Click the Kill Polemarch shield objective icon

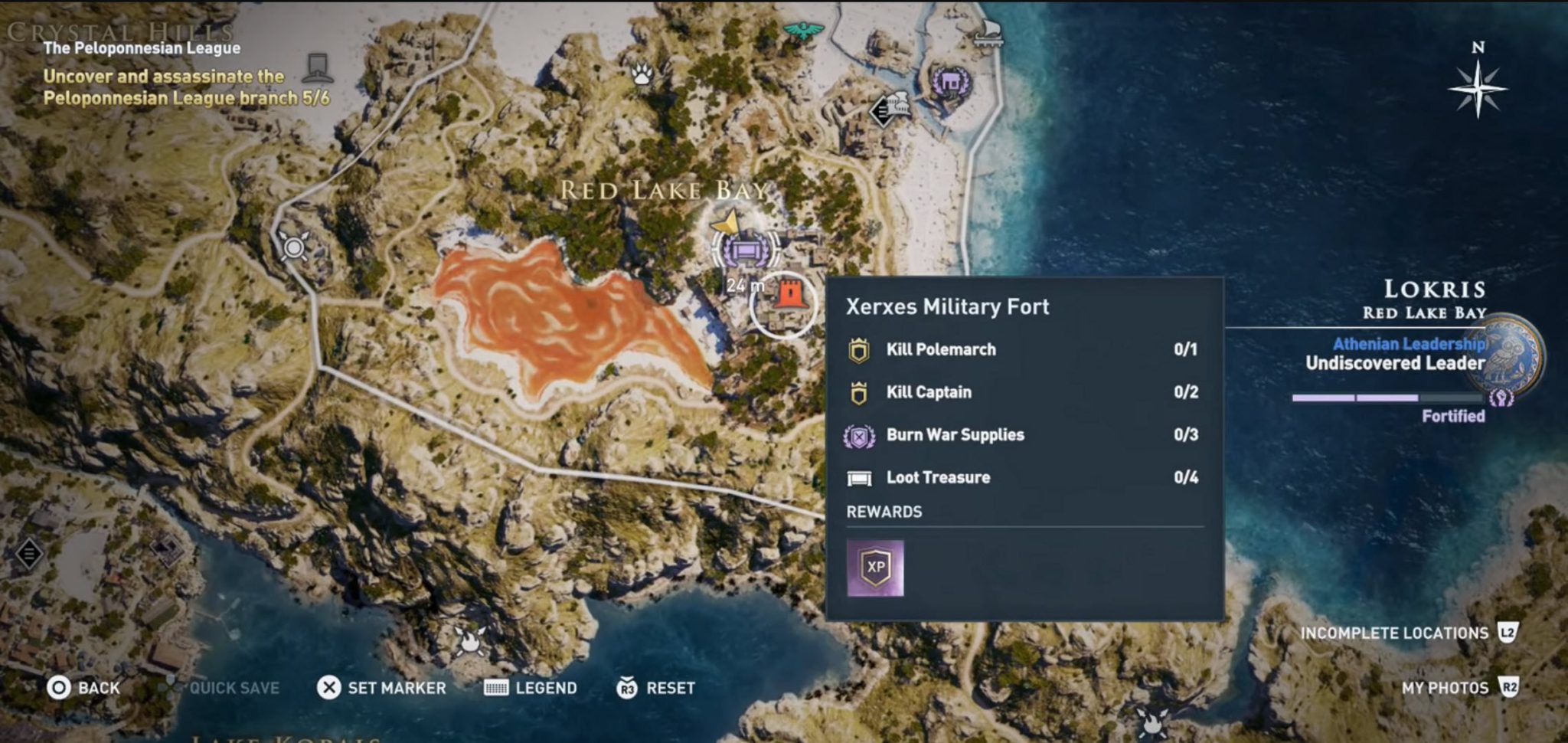coord(859,349)
